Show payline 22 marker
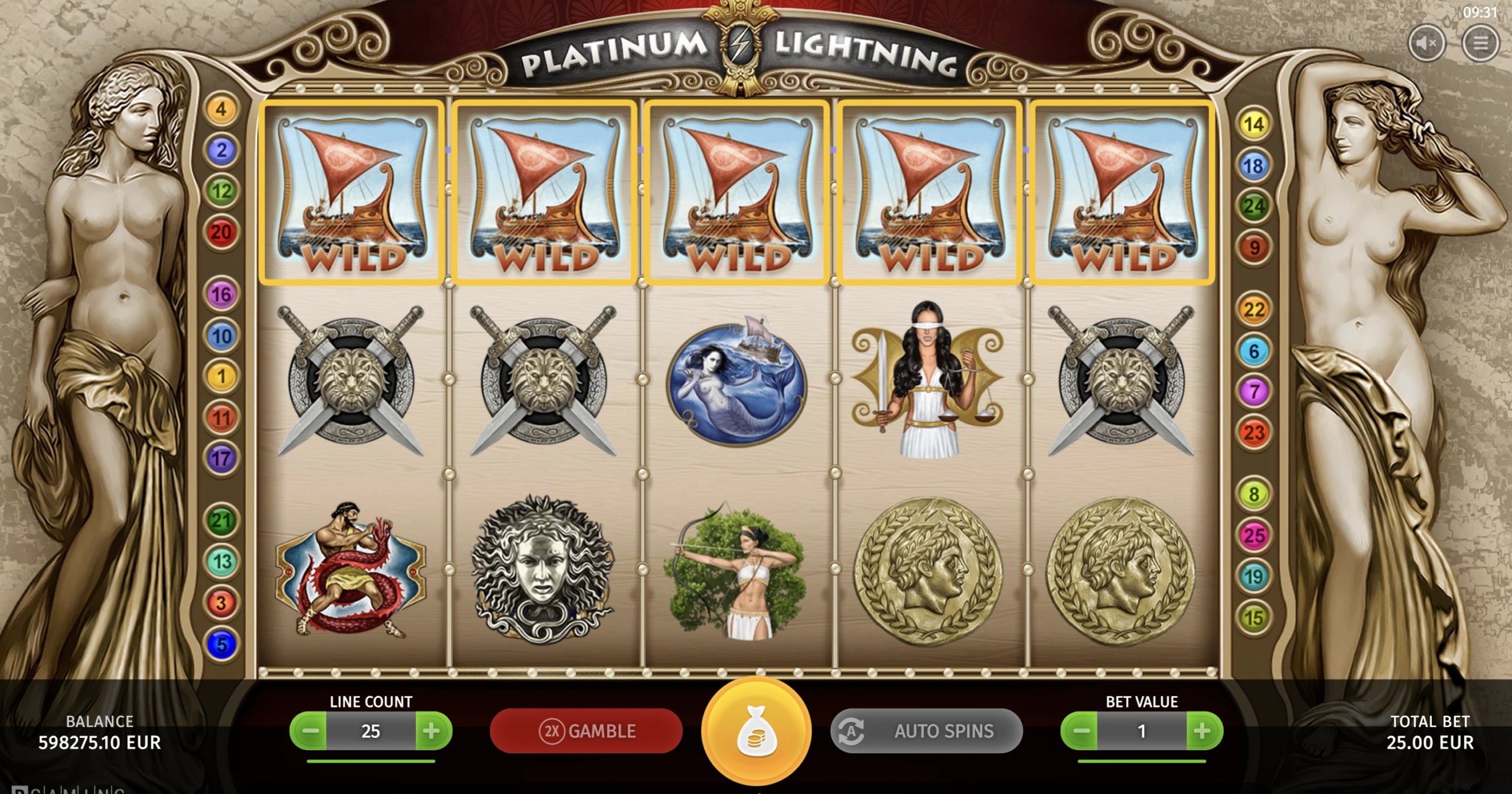1512x794 pixels. 1253,310
